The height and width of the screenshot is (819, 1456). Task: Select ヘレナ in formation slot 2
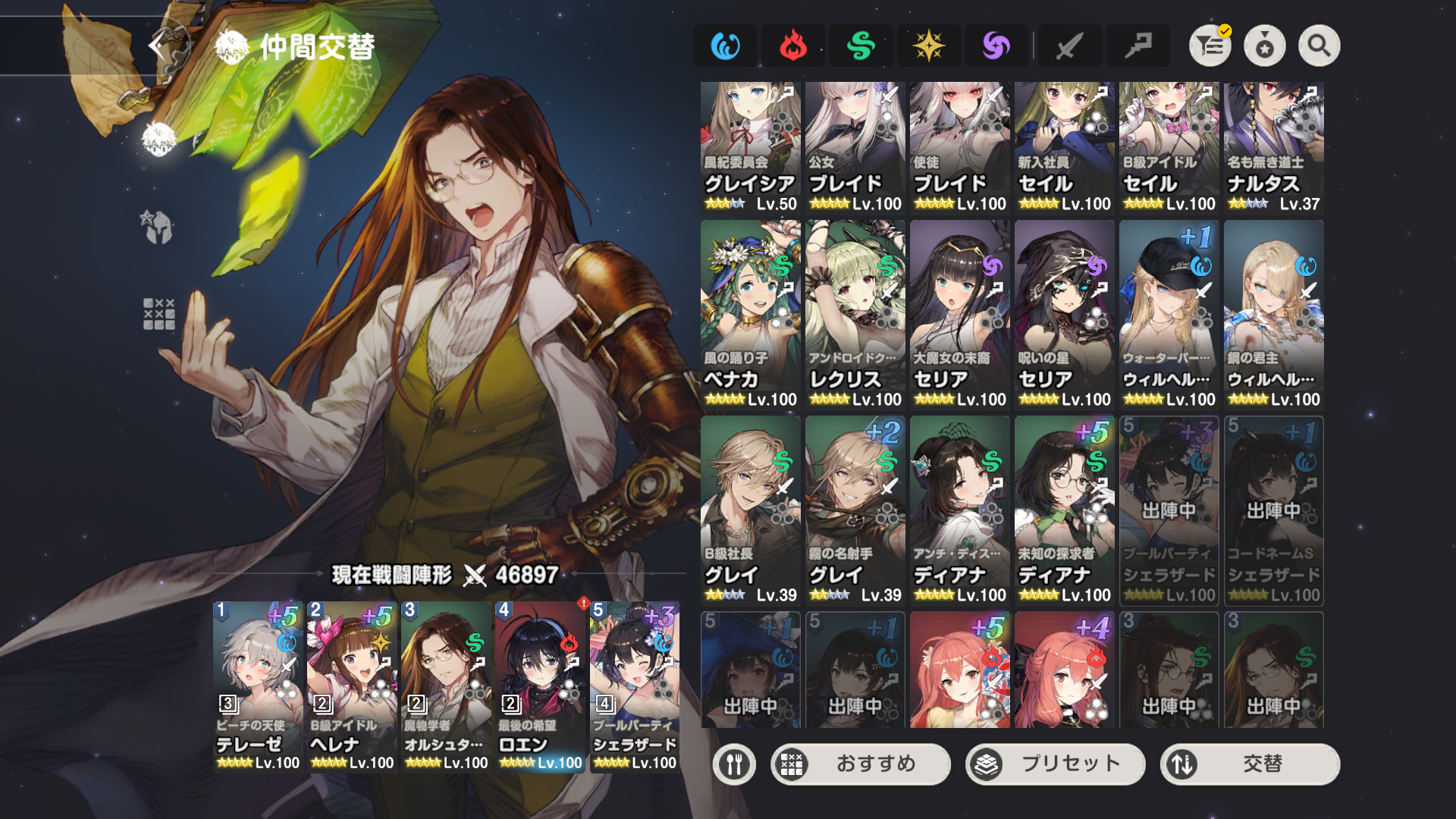[x=352, y=686]
